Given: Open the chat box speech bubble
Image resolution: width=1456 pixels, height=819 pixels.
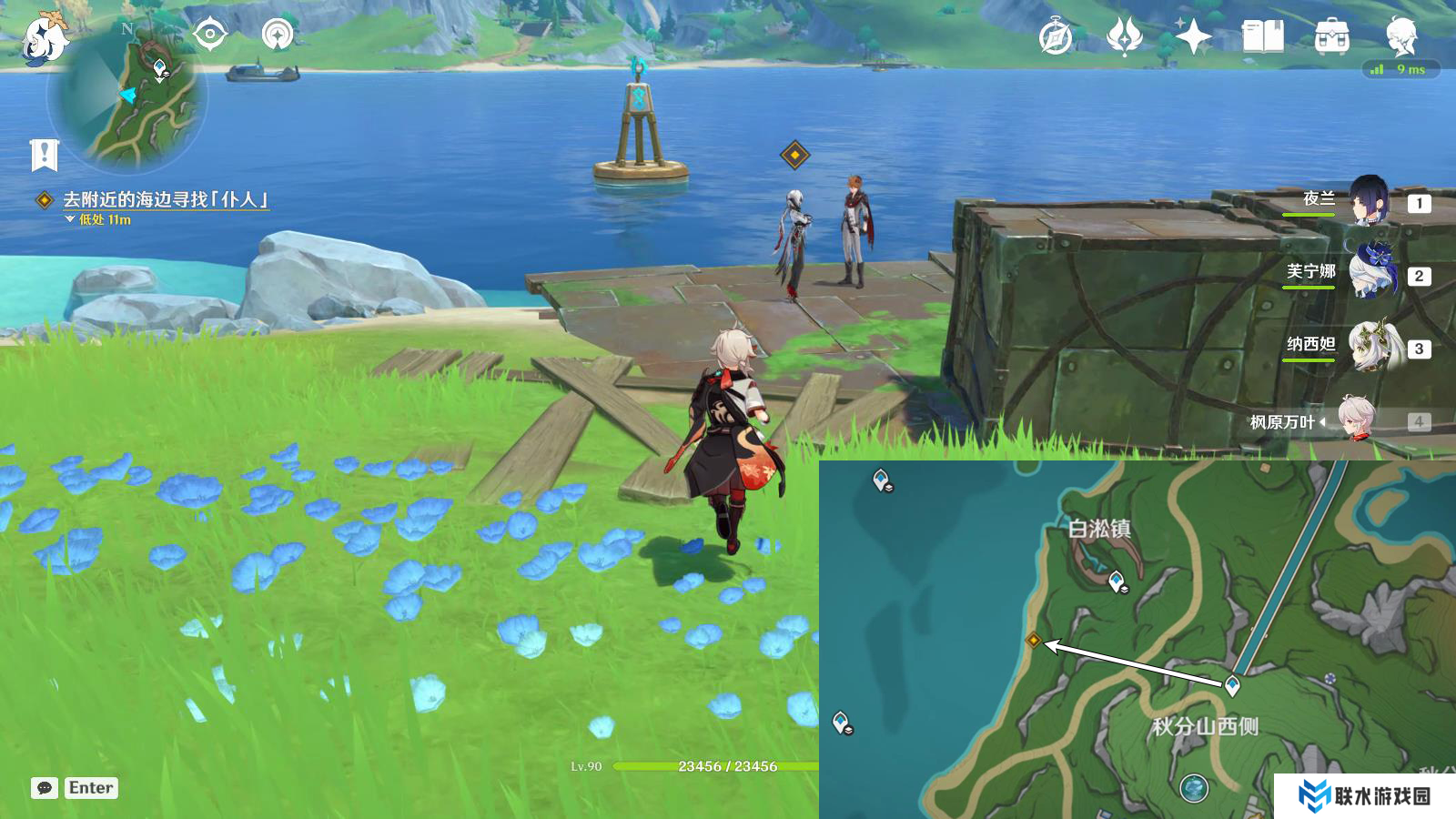Looking at the screenshot, I should 45,788.
